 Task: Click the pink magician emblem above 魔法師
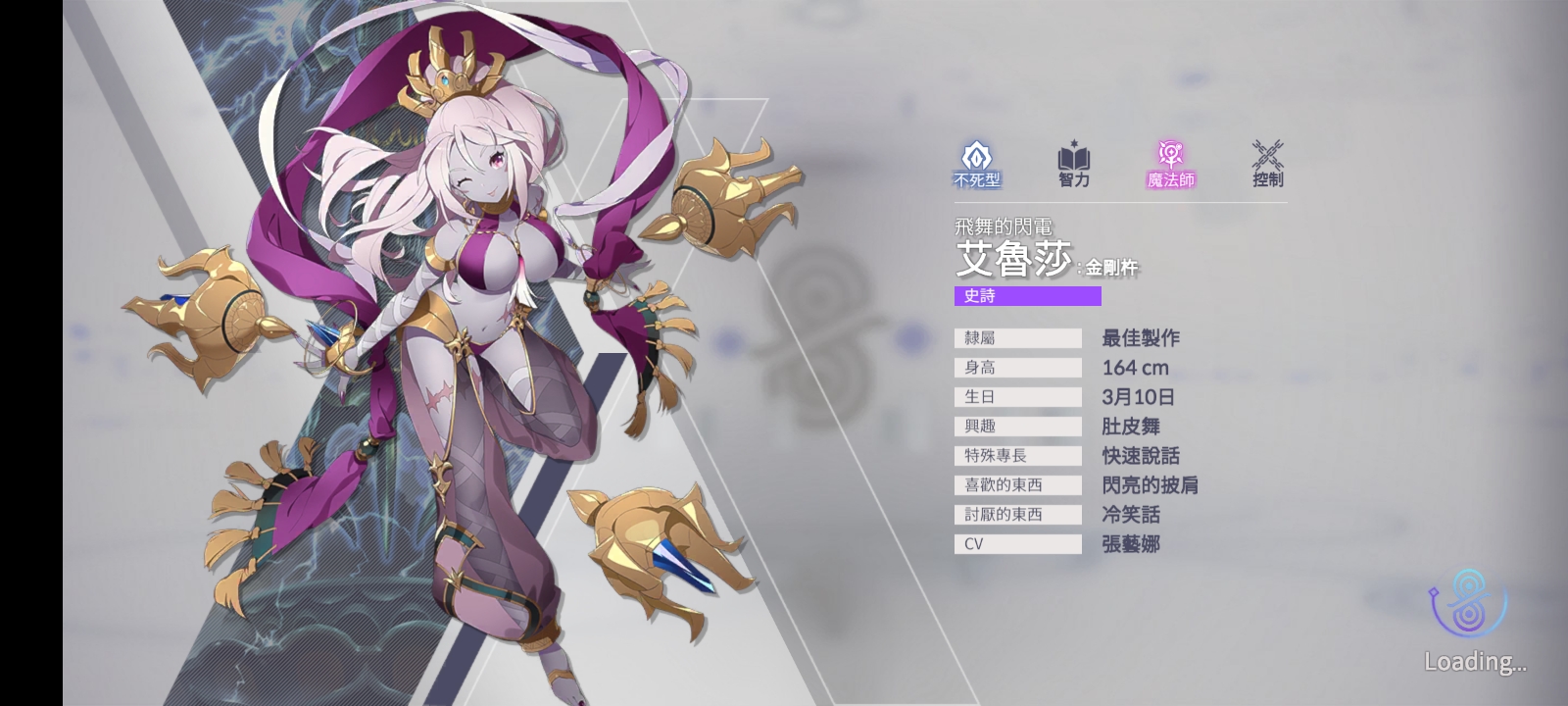1169,152
